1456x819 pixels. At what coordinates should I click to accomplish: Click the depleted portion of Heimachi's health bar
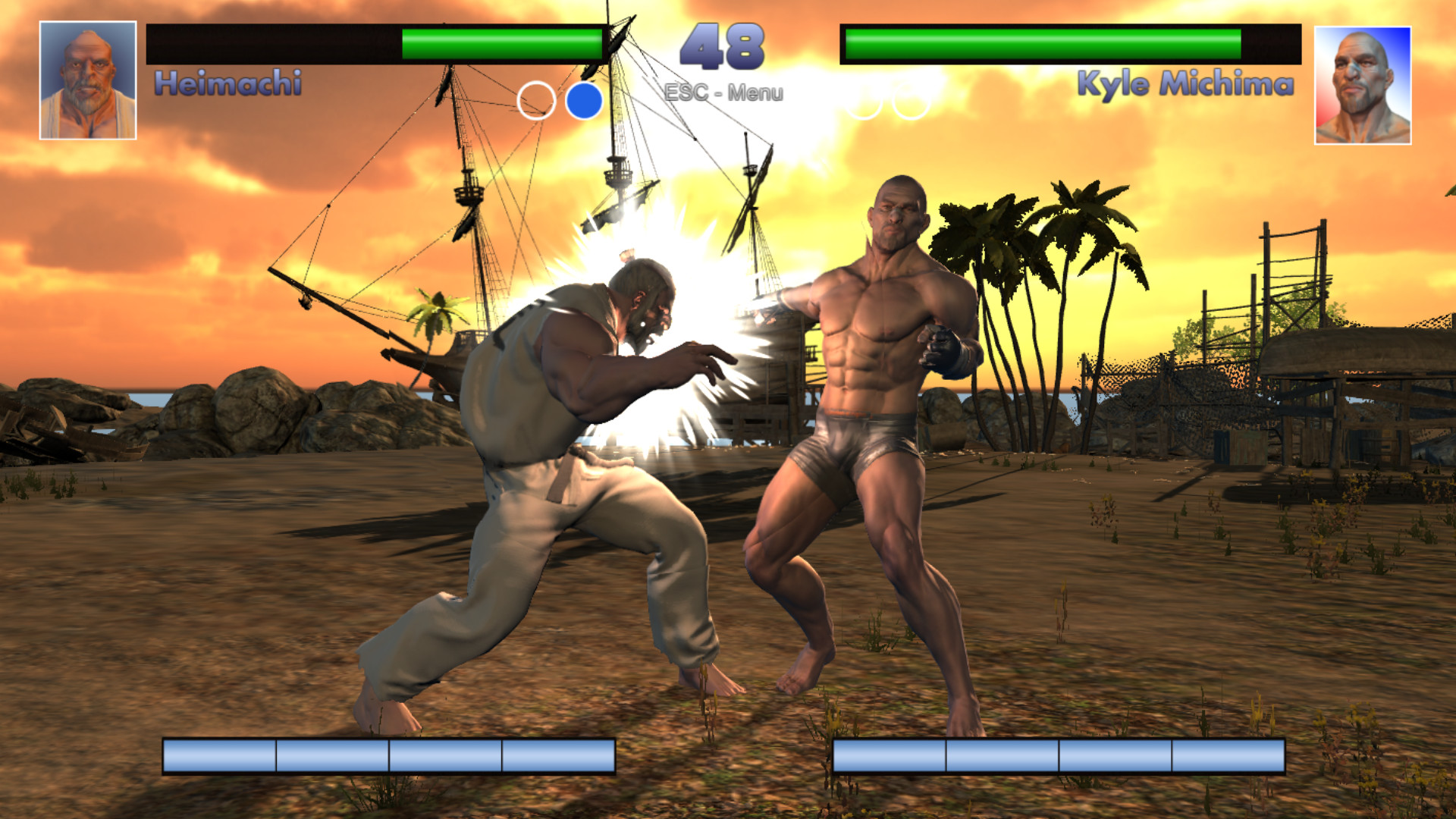273,42
